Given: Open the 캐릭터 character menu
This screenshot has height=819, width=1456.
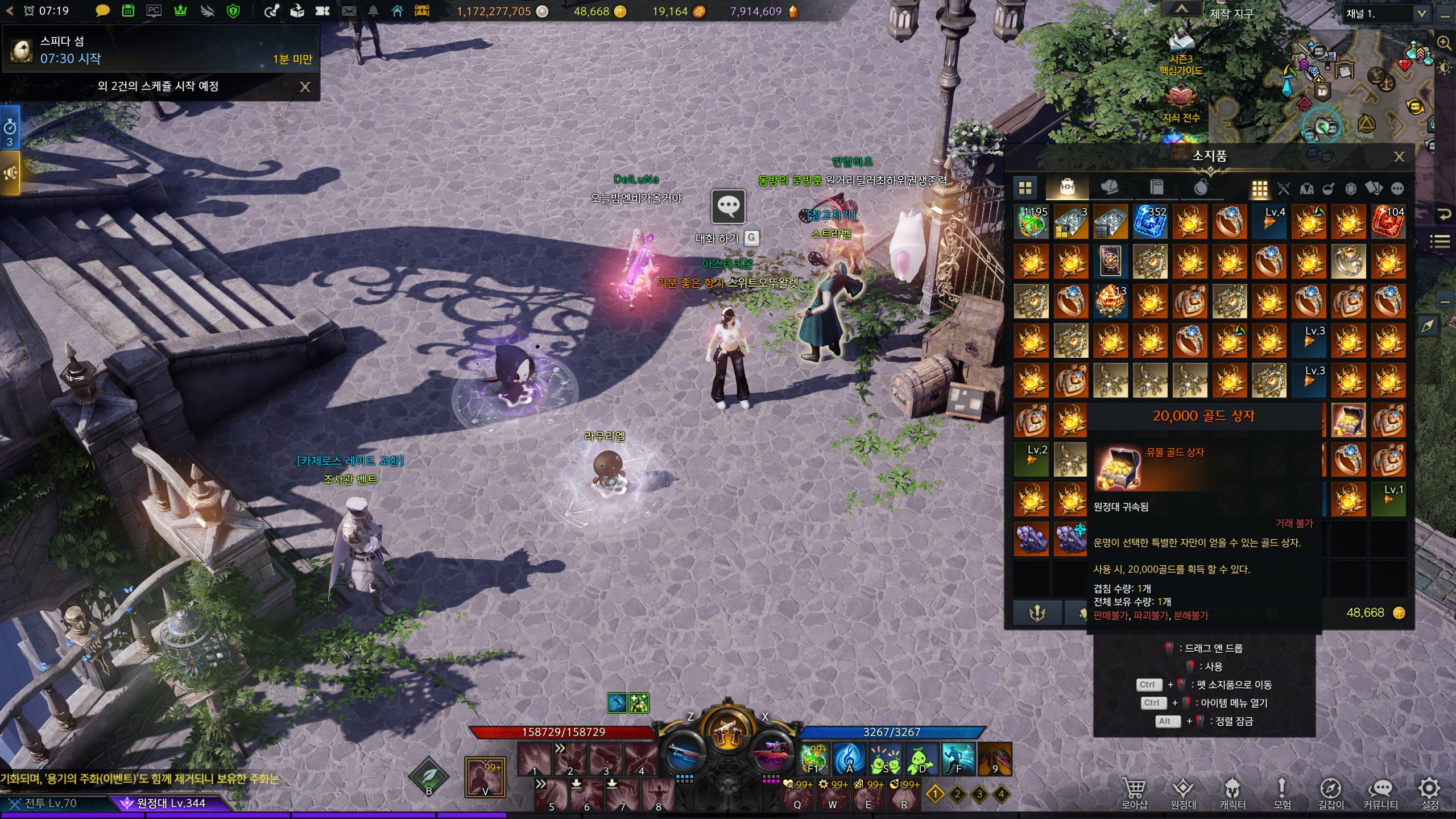Looking at the screenshot, I should click(1232, 792).
